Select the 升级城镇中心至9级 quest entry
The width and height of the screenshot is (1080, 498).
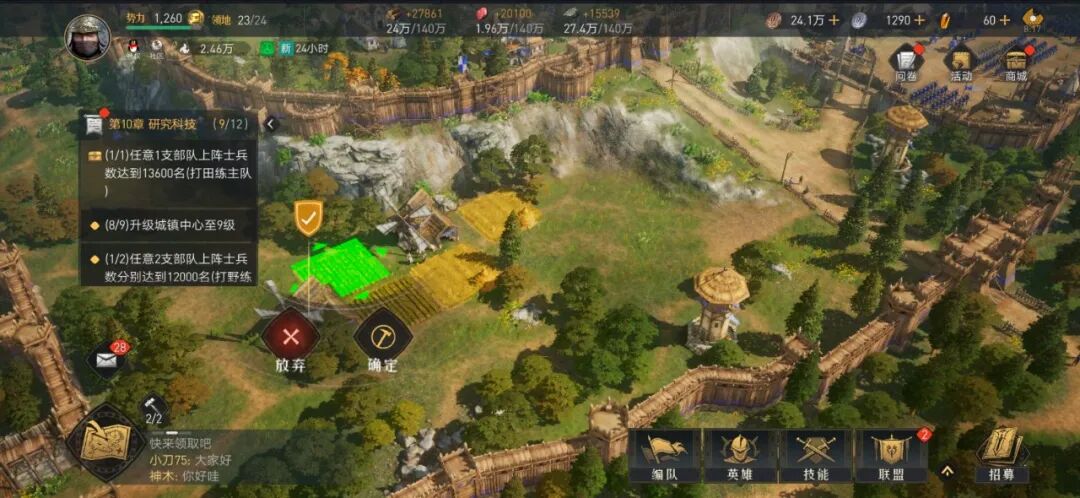click(x=168, y=225)
